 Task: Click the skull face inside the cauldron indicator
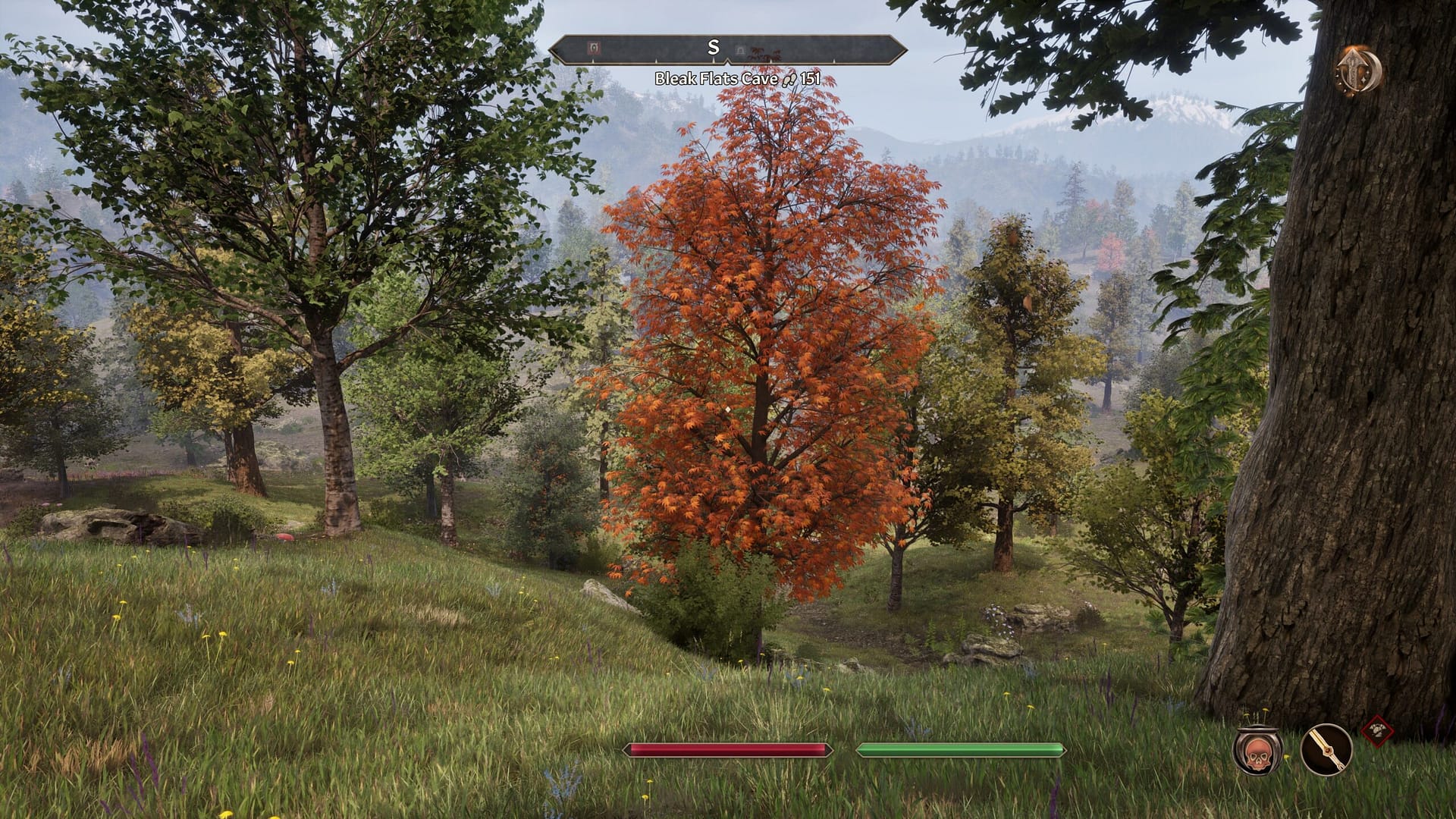[x=1258, y=755]
